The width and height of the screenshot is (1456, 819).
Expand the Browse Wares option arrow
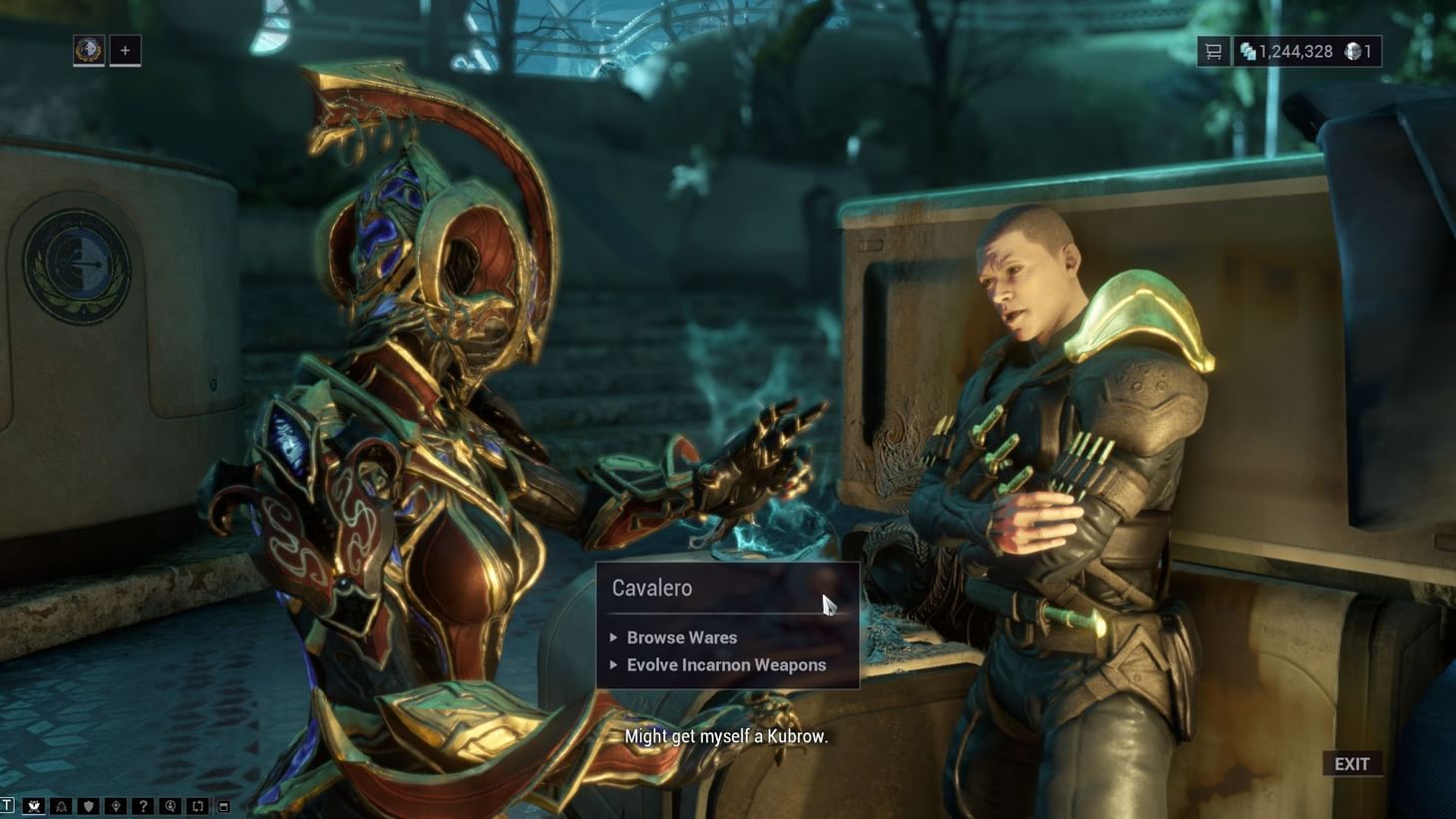point(614,637)
